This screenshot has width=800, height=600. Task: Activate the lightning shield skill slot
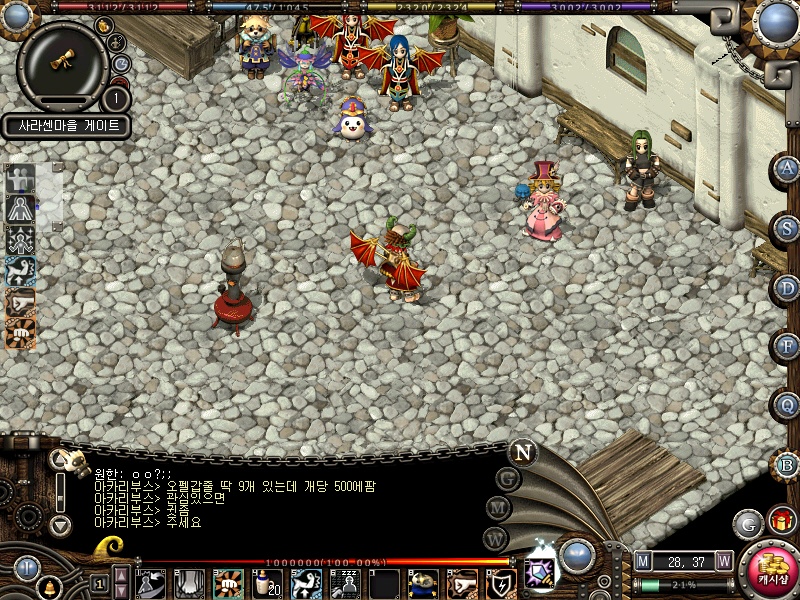(x=501, y=583)
